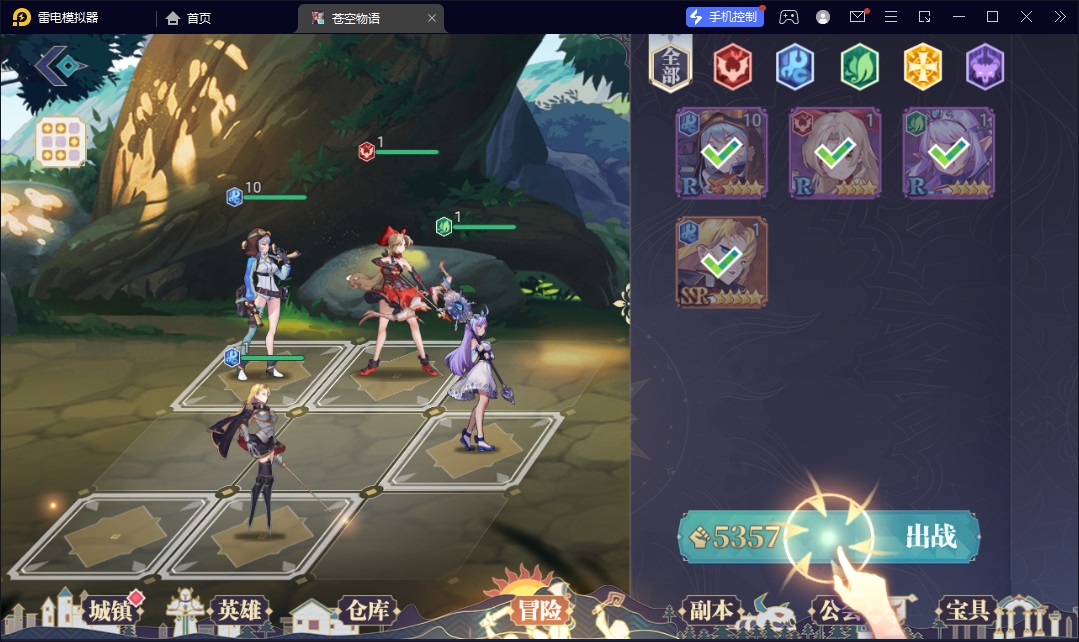Close the 苍空物语 emulator tab
This screenshot has width=1079, height=642.
(x=432, y=18)
